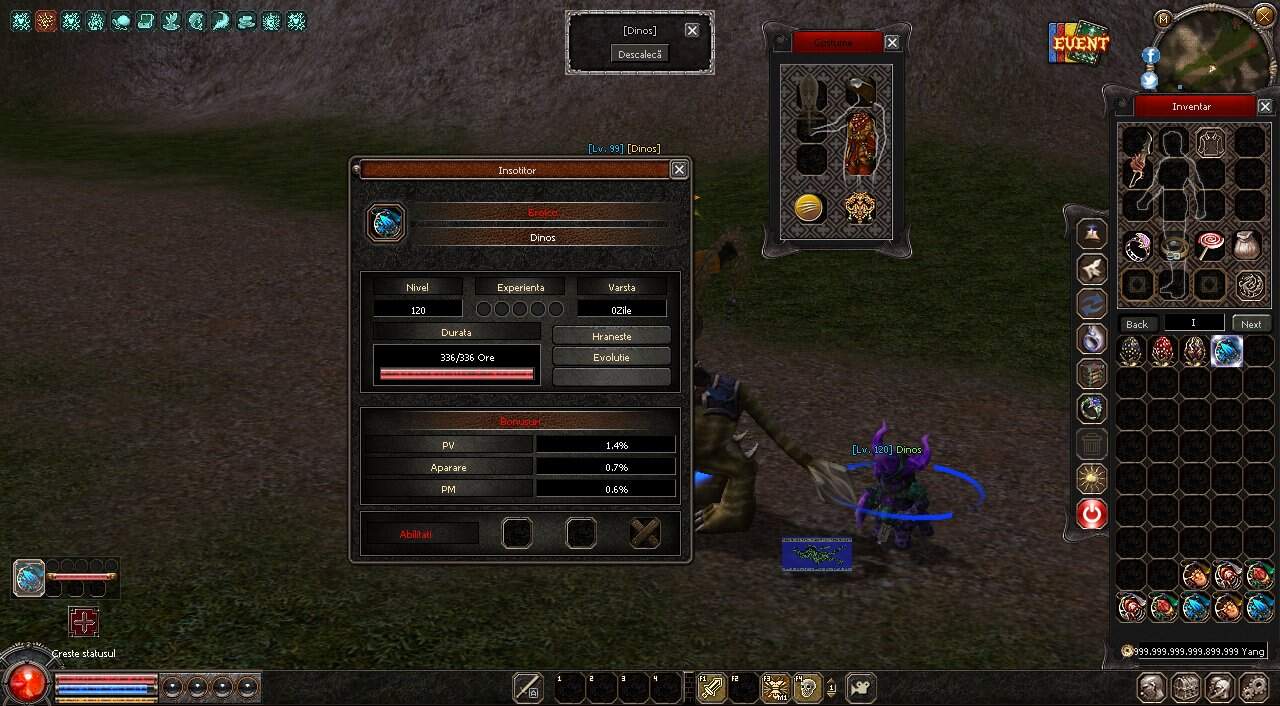1280x706 pixels.
Task: Go back one inventory page
Action: (1137, 324)
